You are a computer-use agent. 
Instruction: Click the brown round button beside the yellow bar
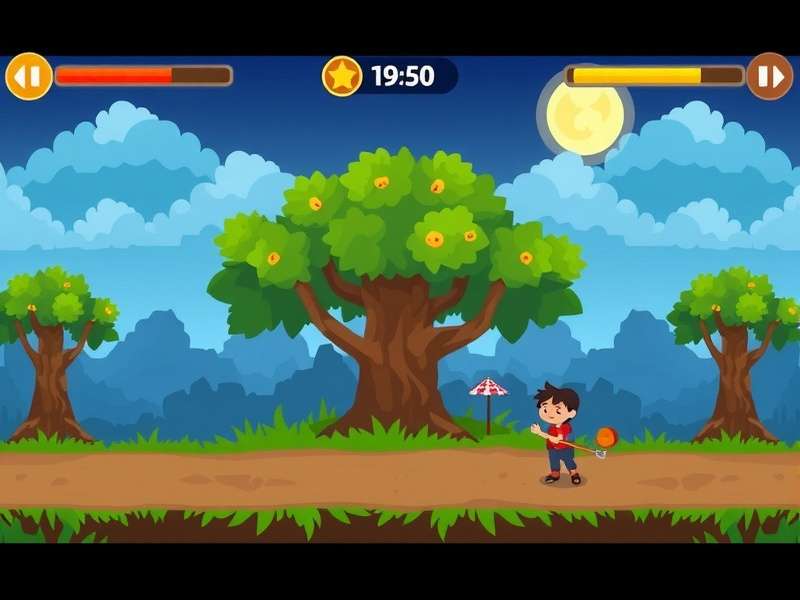point(769,76)
